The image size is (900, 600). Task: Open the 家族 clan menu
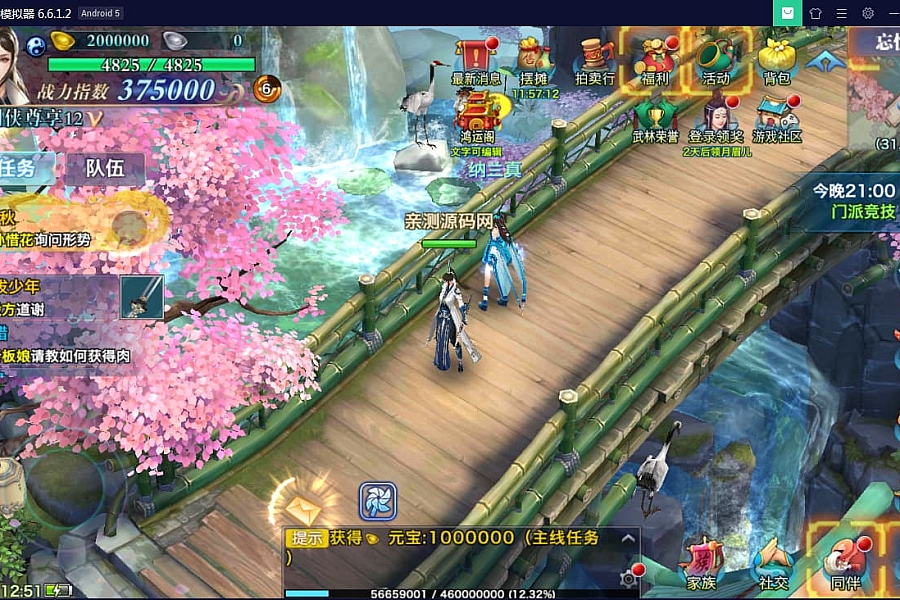pos(701,563)
